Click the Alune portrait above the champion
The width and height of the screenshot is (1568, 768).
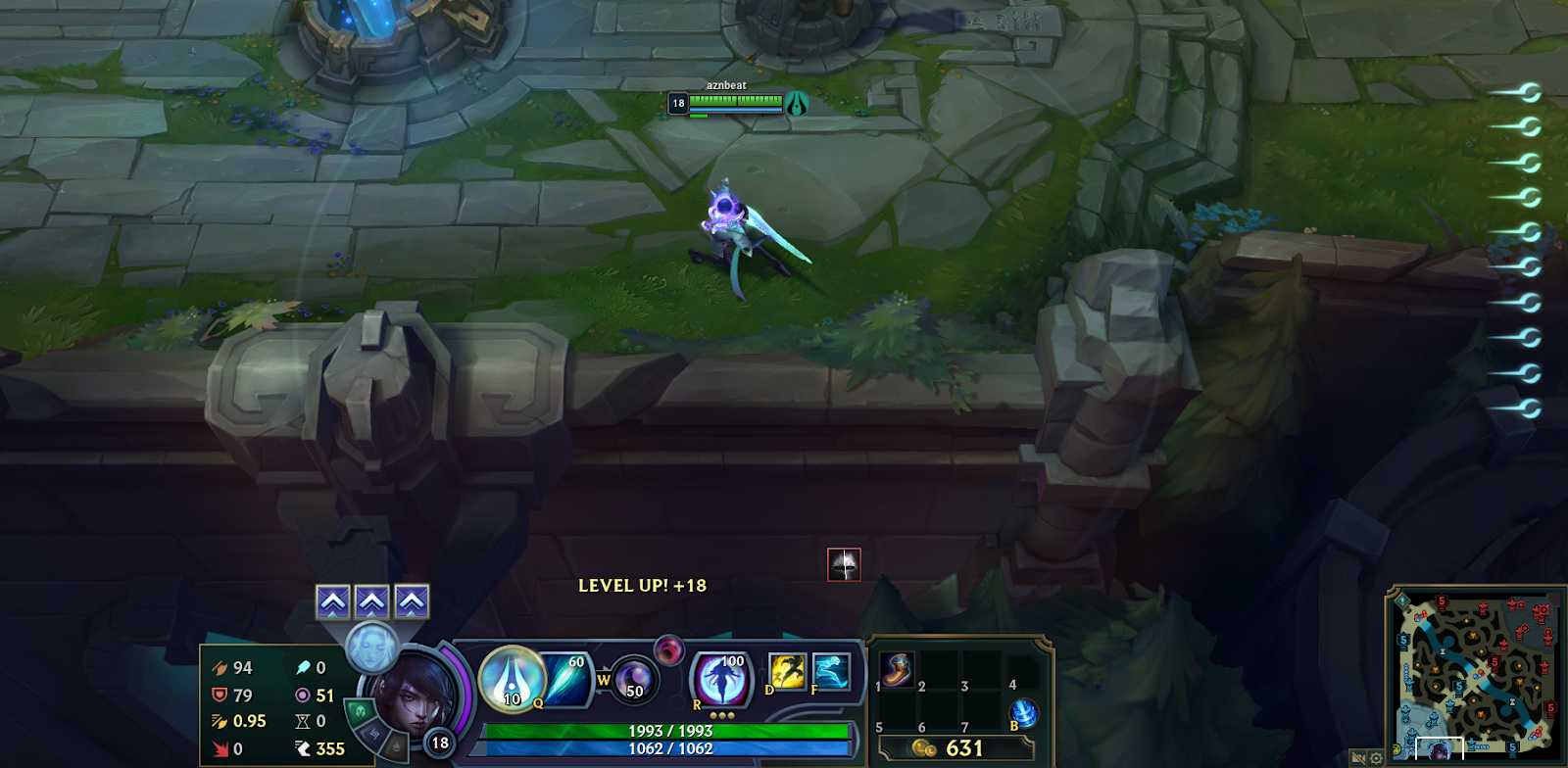pyautogui.click(x=371, y=647)
